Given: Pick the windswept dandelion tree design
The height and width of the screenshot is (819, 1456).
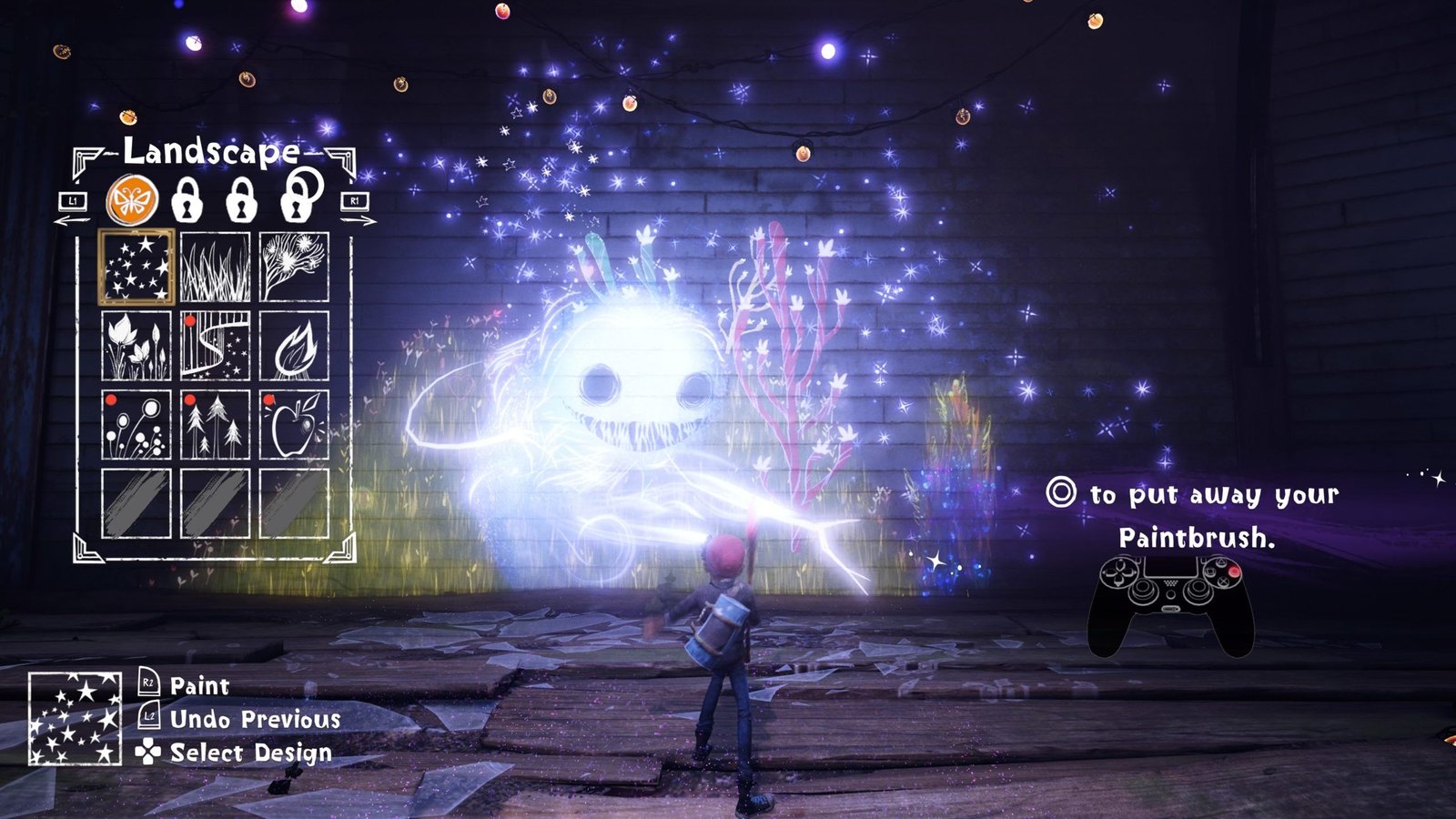Looking at the screenshot, I should coord(294,267).
